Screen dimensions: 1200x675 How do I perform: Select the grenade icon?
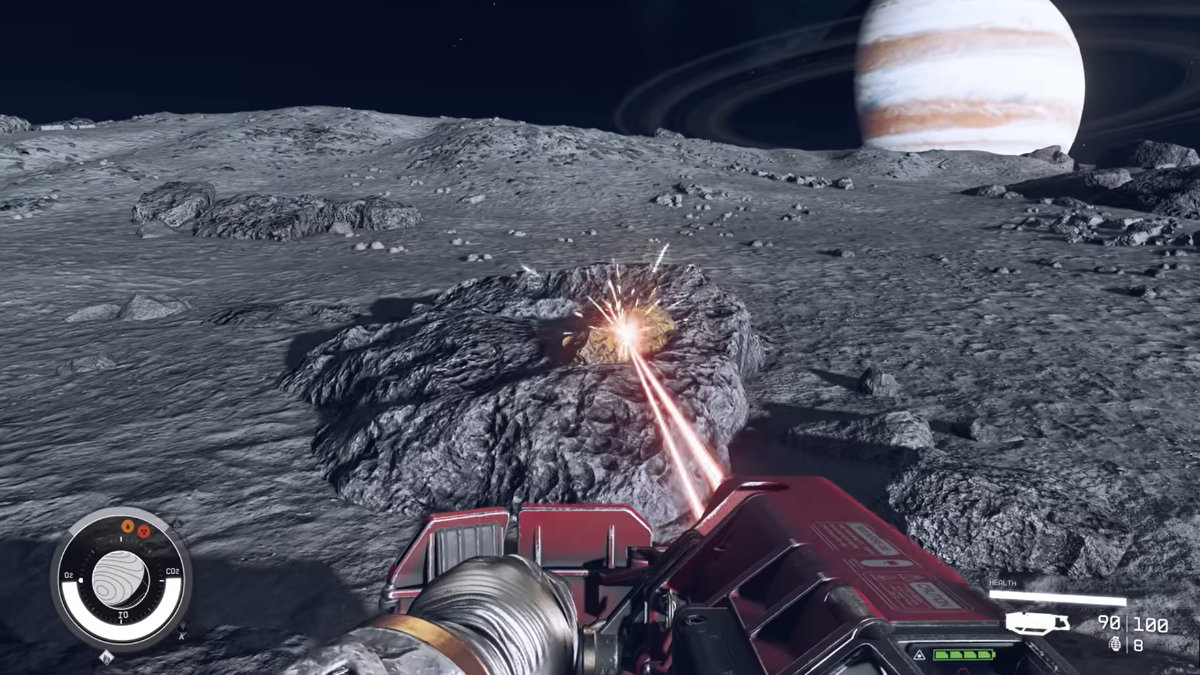(1114, 645)
